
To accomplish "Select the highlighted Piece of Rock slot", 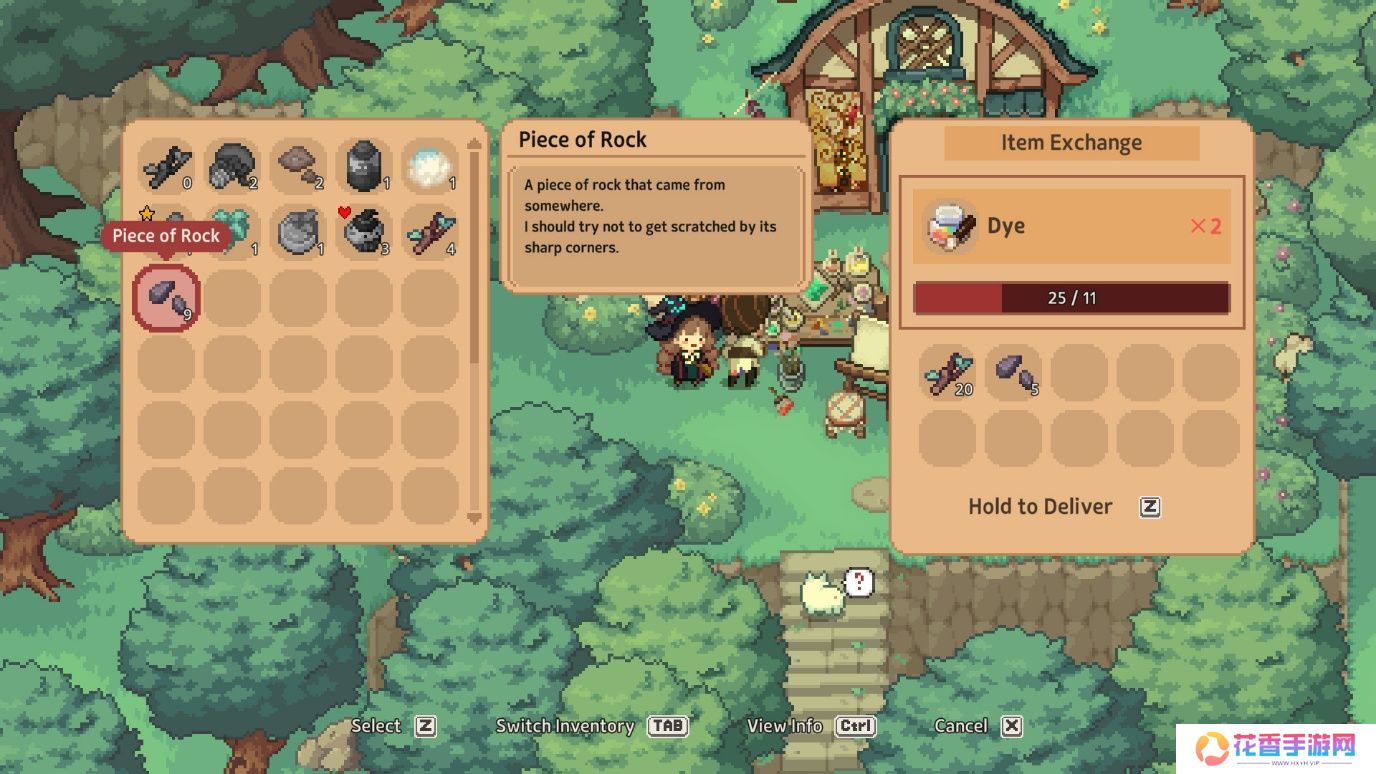I will click(166, 298).
